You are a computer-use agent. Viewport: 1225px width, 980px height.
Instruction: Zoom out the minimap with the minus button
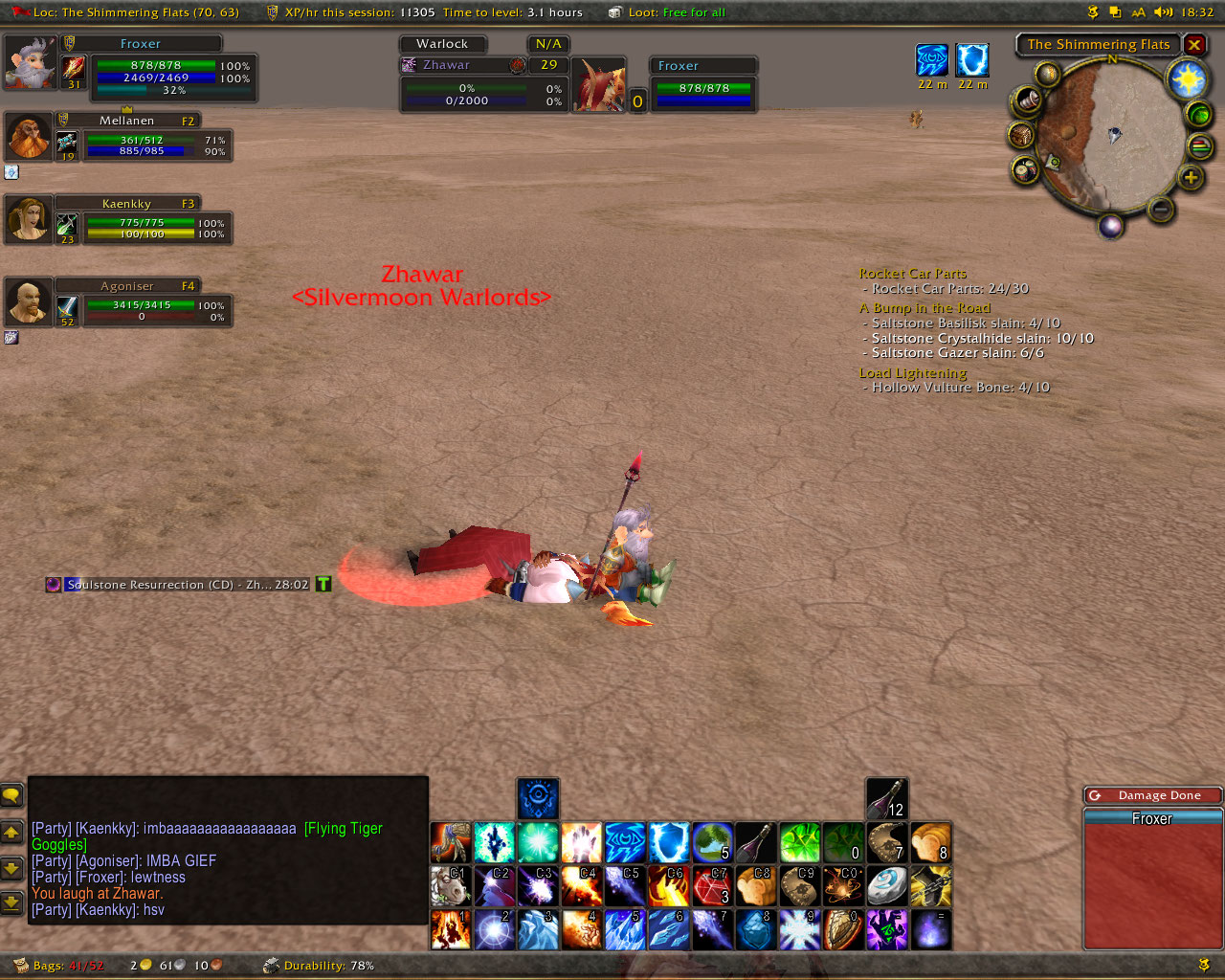[x=1160, y=209]
